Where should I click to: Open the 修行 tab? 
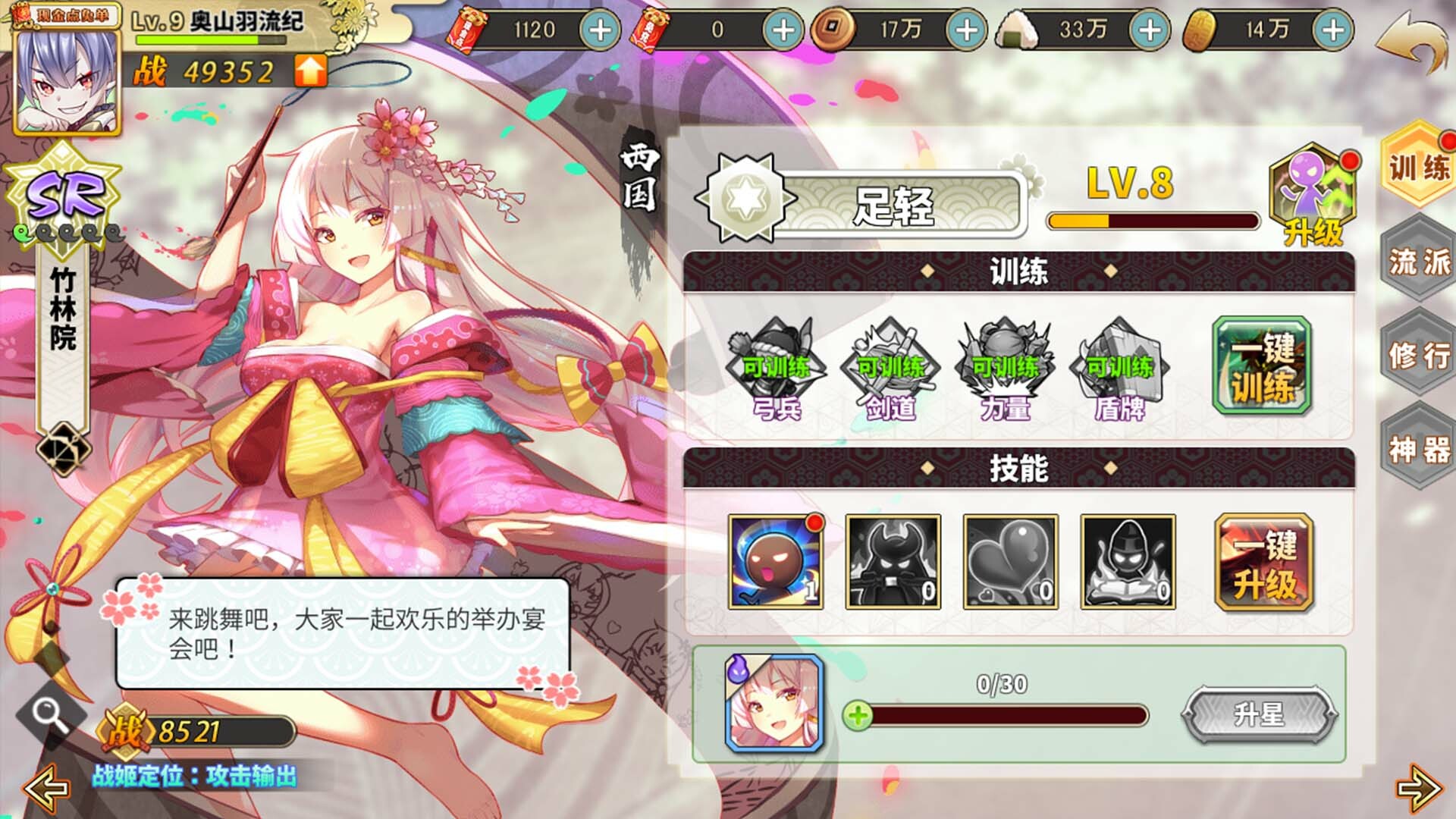click(1420, 353)
